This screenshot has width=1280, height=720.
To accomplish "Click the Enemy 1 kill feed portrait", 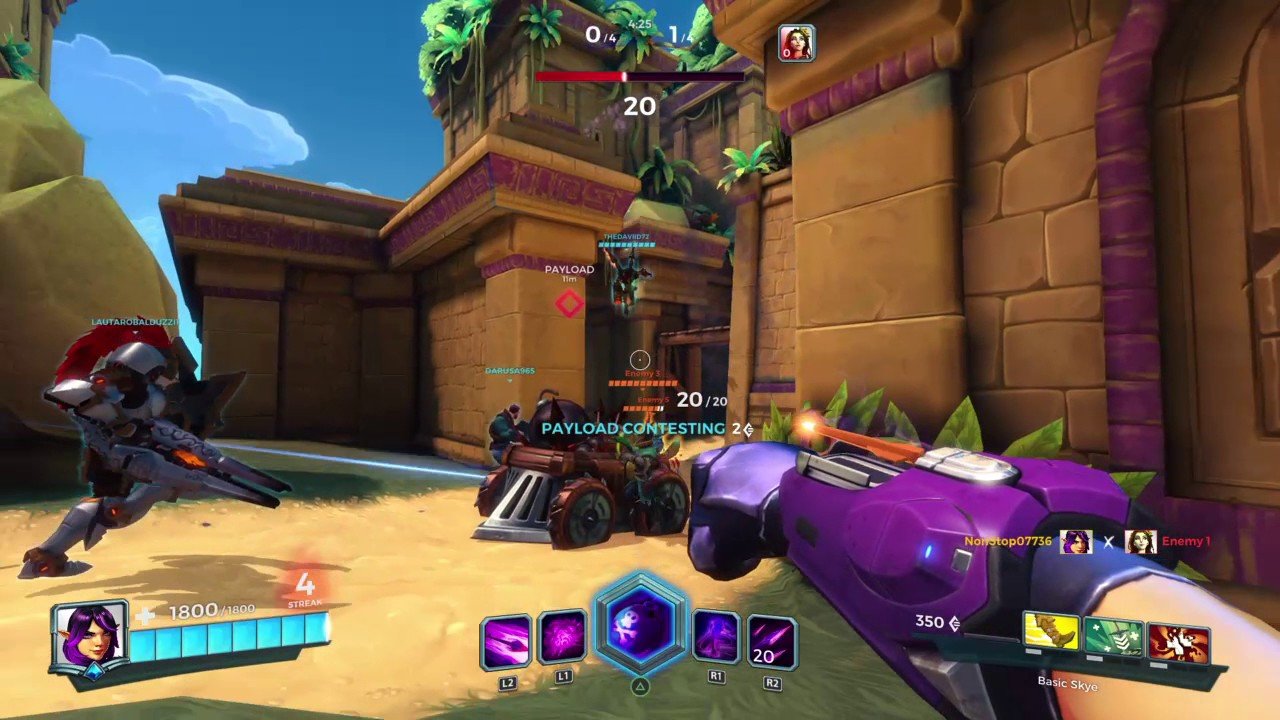I will click(x=1140, y=542).
